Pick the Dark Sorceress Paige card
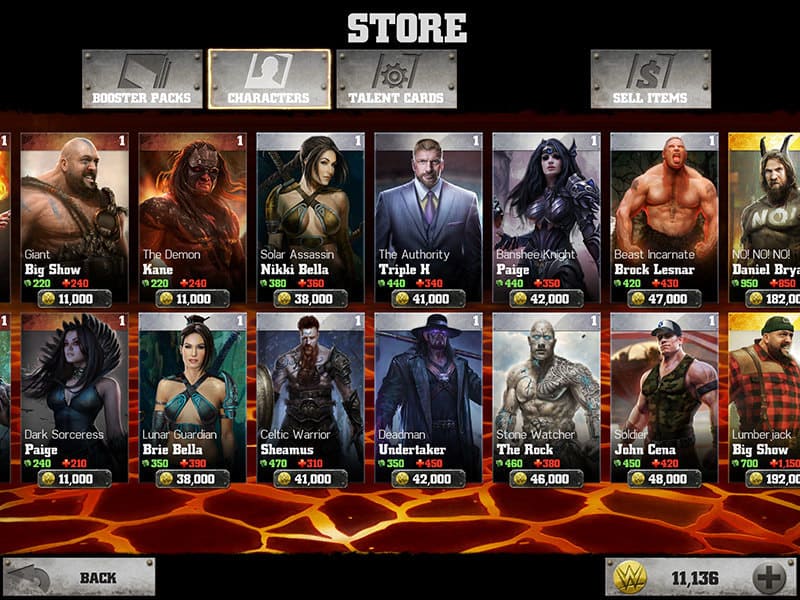The height and width of the screenshot is (600, 800). [x=73, y=397]
